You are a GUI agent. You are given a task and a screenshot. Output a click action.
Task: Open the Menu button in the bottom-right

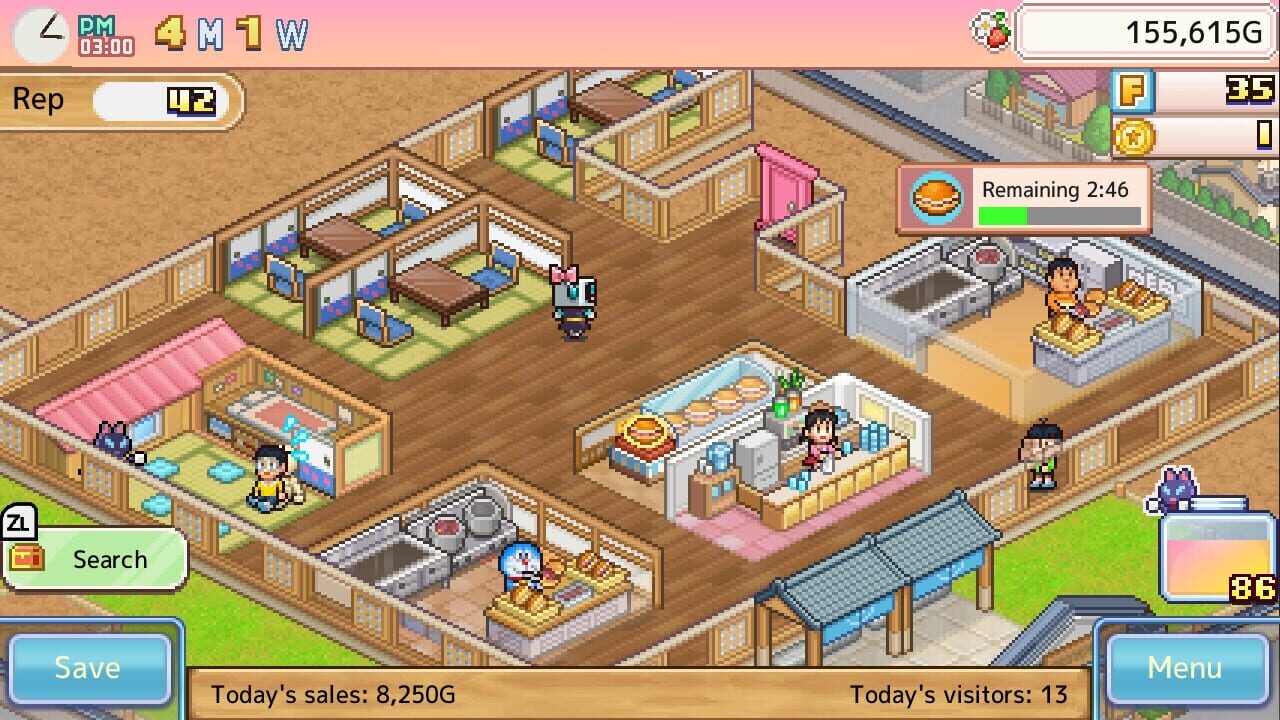[1188, 667]
